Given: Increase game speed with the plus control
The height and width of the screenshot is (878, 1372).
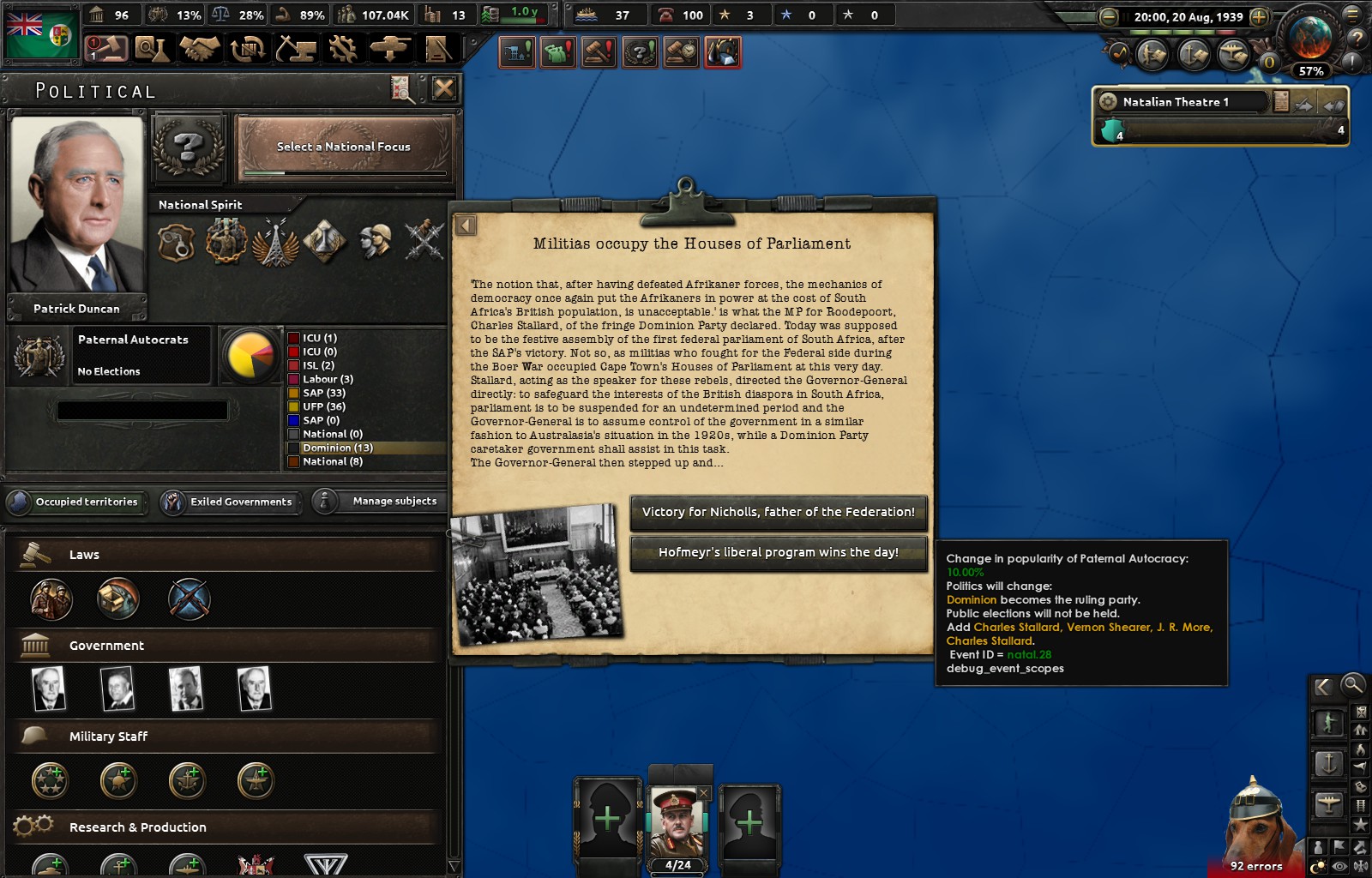Looking at the screenshot, I should [1257, 15].
